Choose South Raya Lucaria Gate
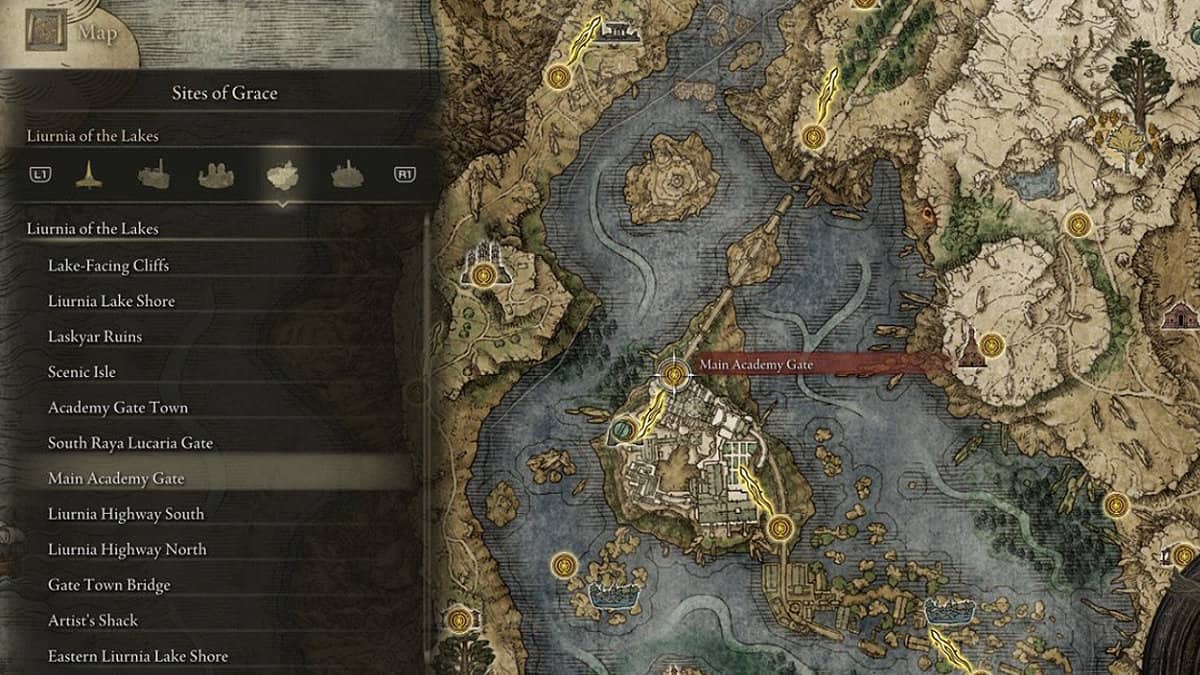Image resolution: width=1200 pixels, height=675 pixels. [130, 443]
